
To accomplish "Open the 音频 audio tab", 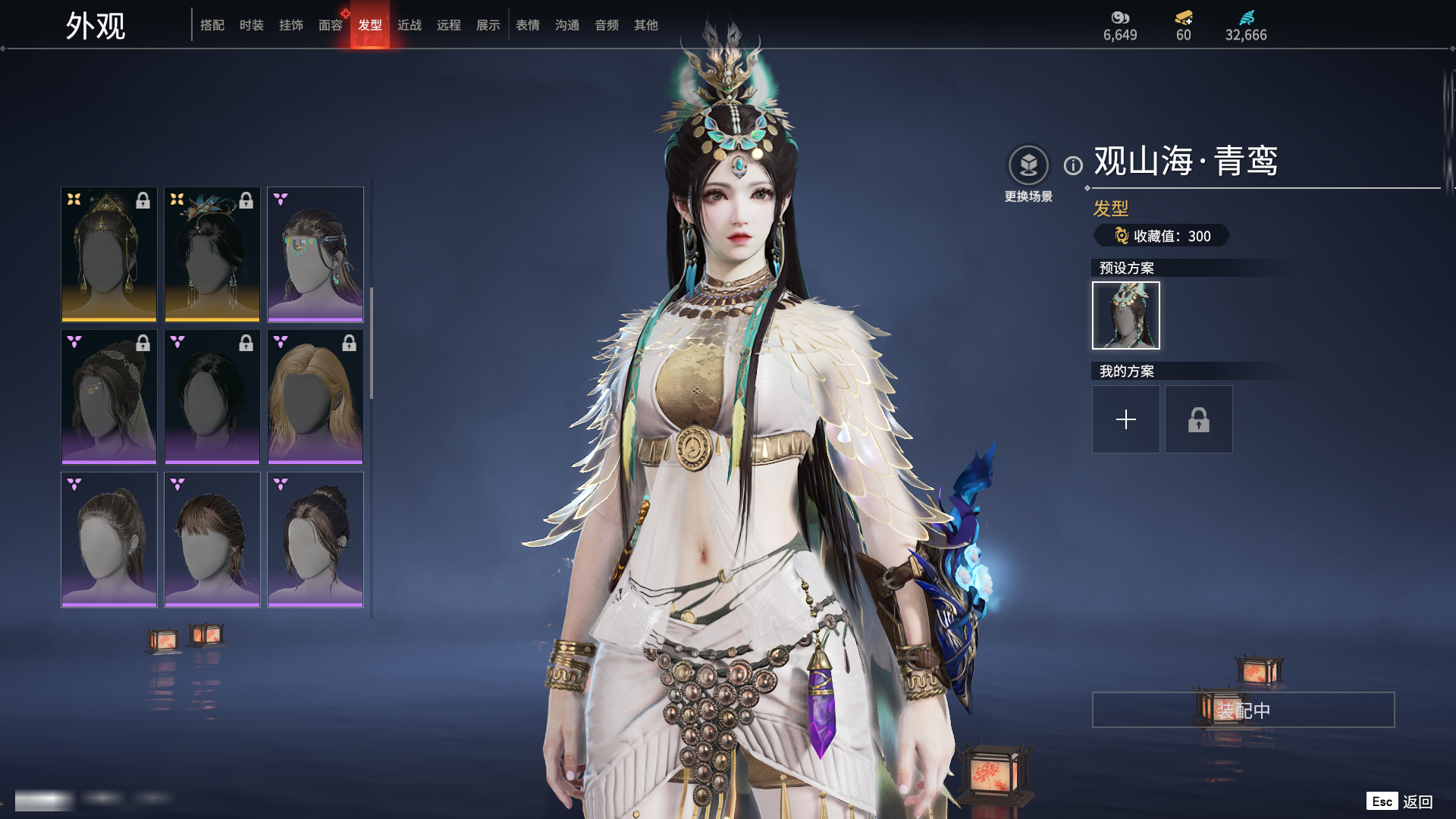I will (607, 25).
